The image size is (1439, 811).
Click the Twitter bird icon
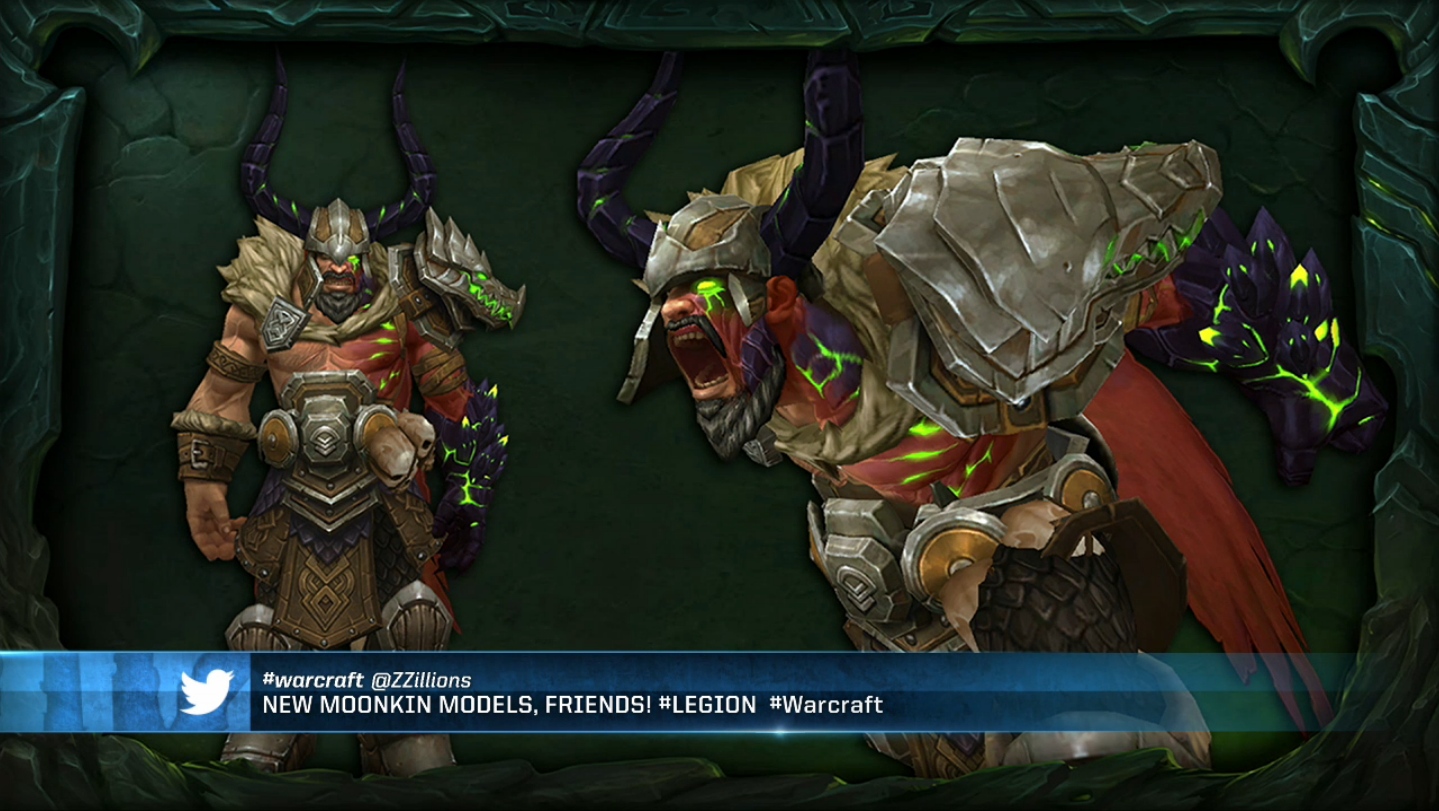click(206, 691)
